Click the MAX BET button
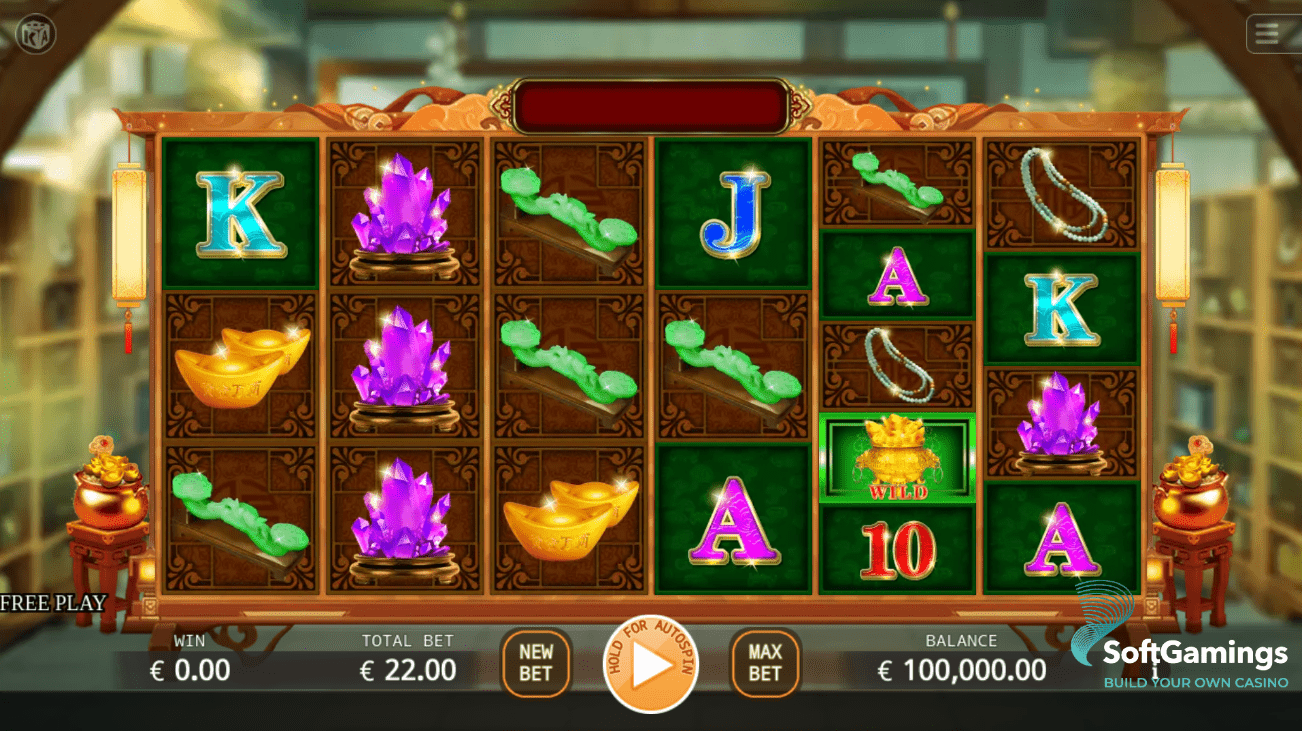This screenshot has width=1302, height=731. (764, 661)
